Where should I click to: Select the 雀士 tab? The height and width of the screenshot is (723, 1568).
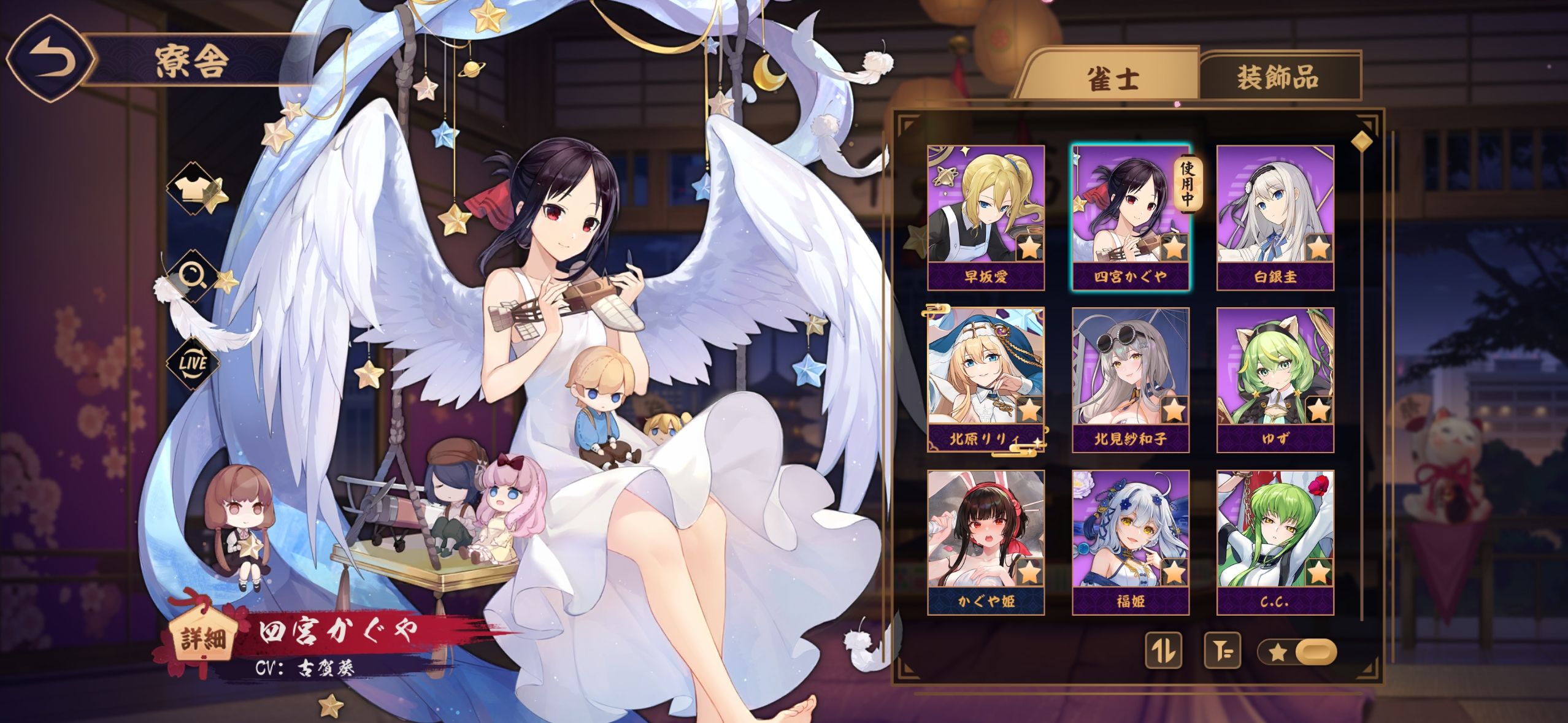(x=1113, y=78)
